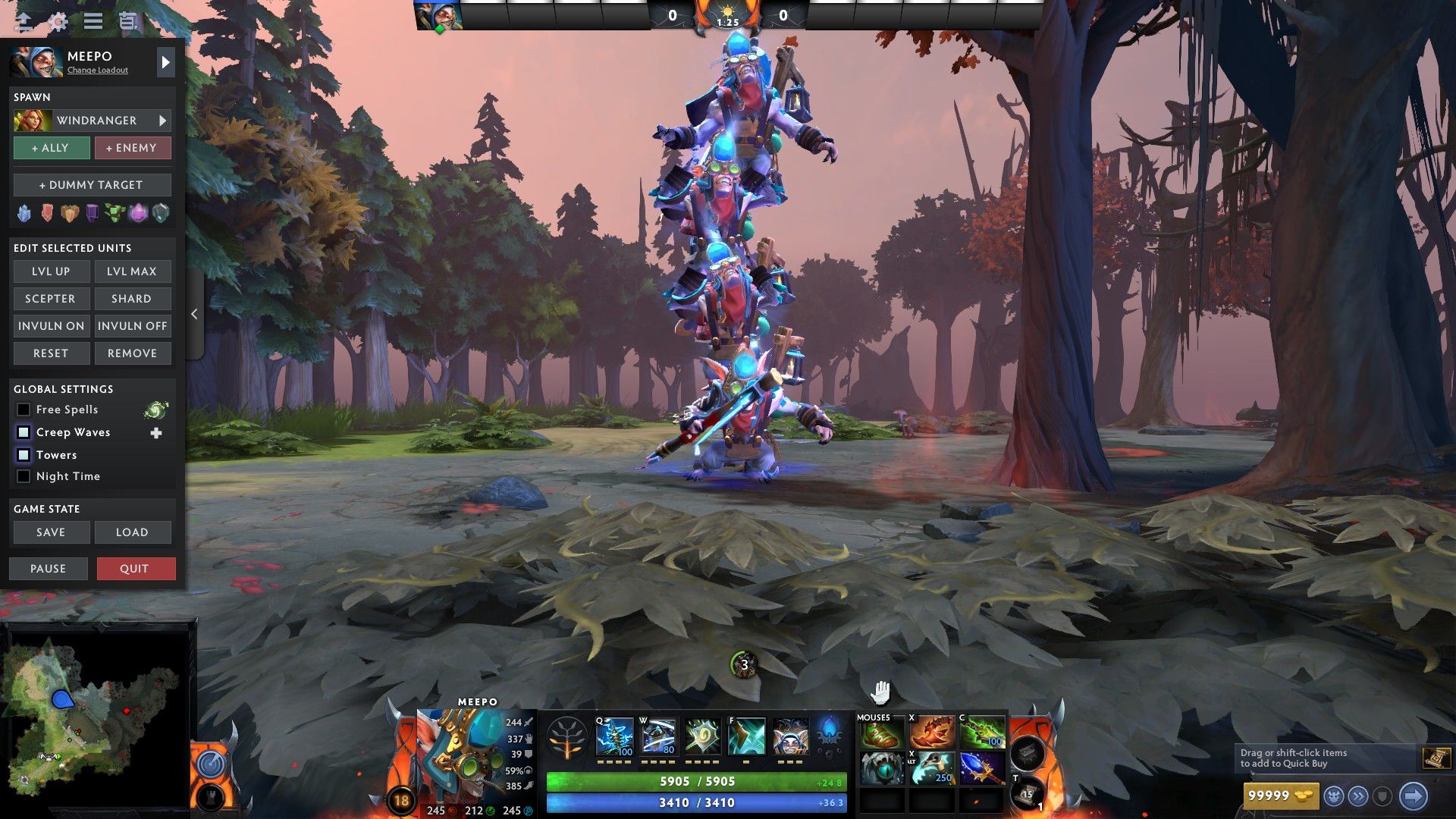The width and height of the screenshot is (1456, 819).
Task: Toggle the Towers setting
Action: point(24,455)
